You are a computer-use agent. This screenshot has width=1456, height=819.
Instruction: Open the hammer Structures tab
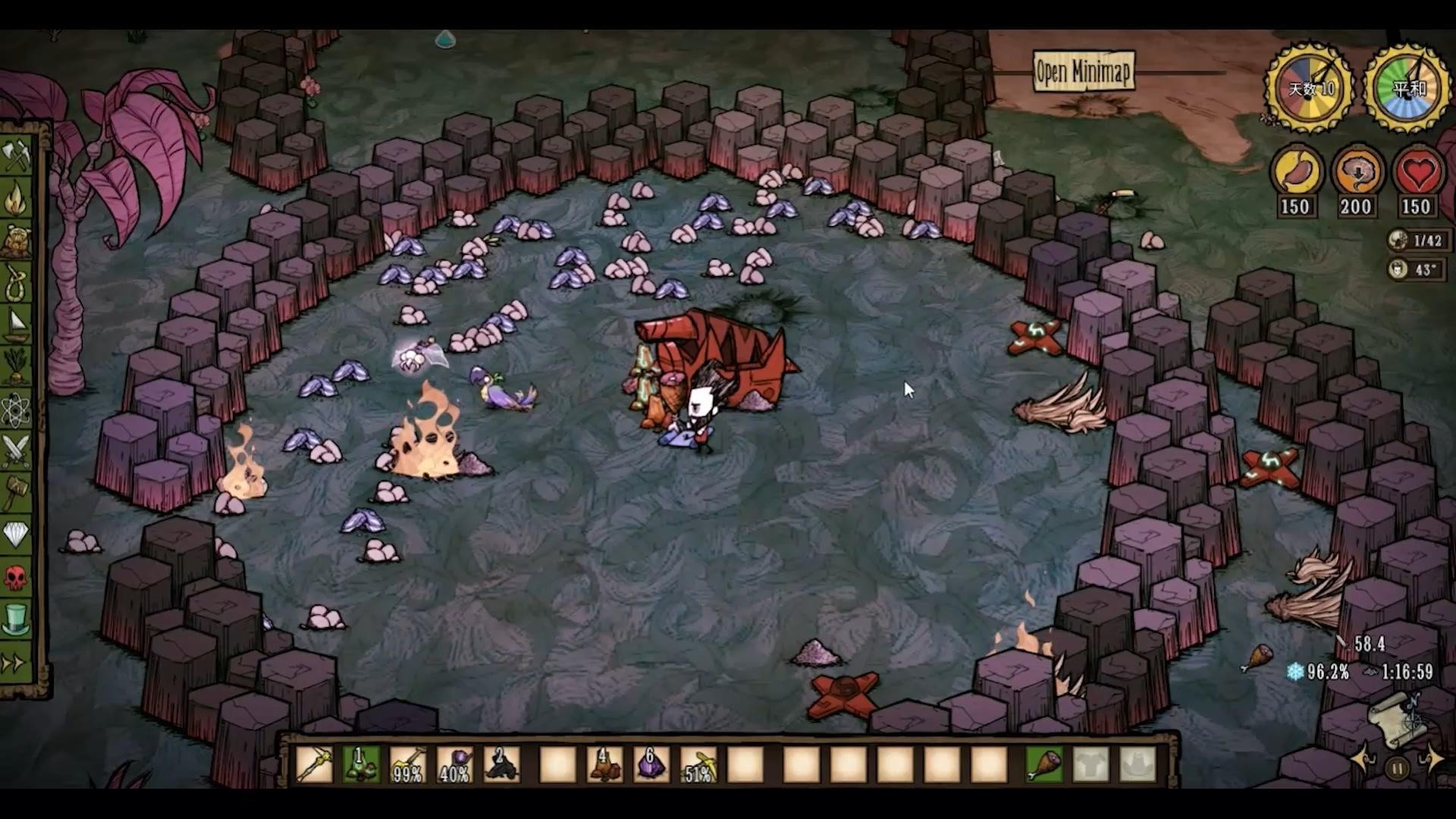pos(17,494)
